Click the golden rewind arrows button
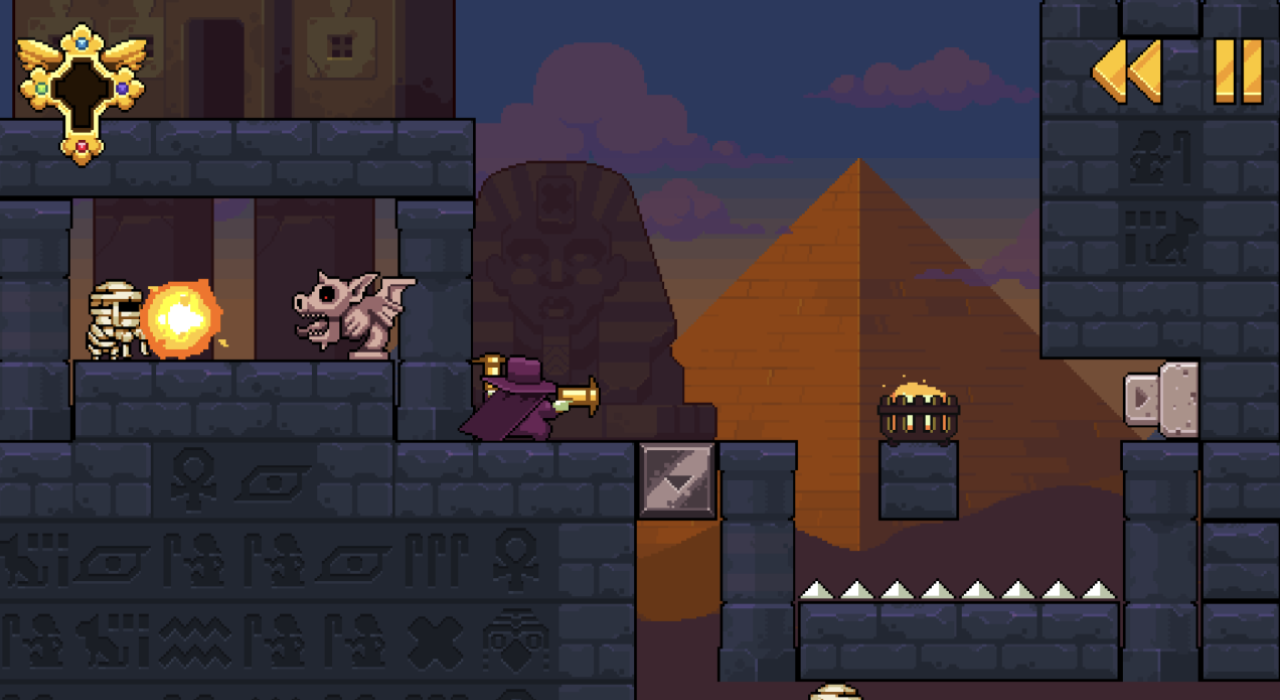This screenshot has width=1280, height=700. pos(1127,71)
